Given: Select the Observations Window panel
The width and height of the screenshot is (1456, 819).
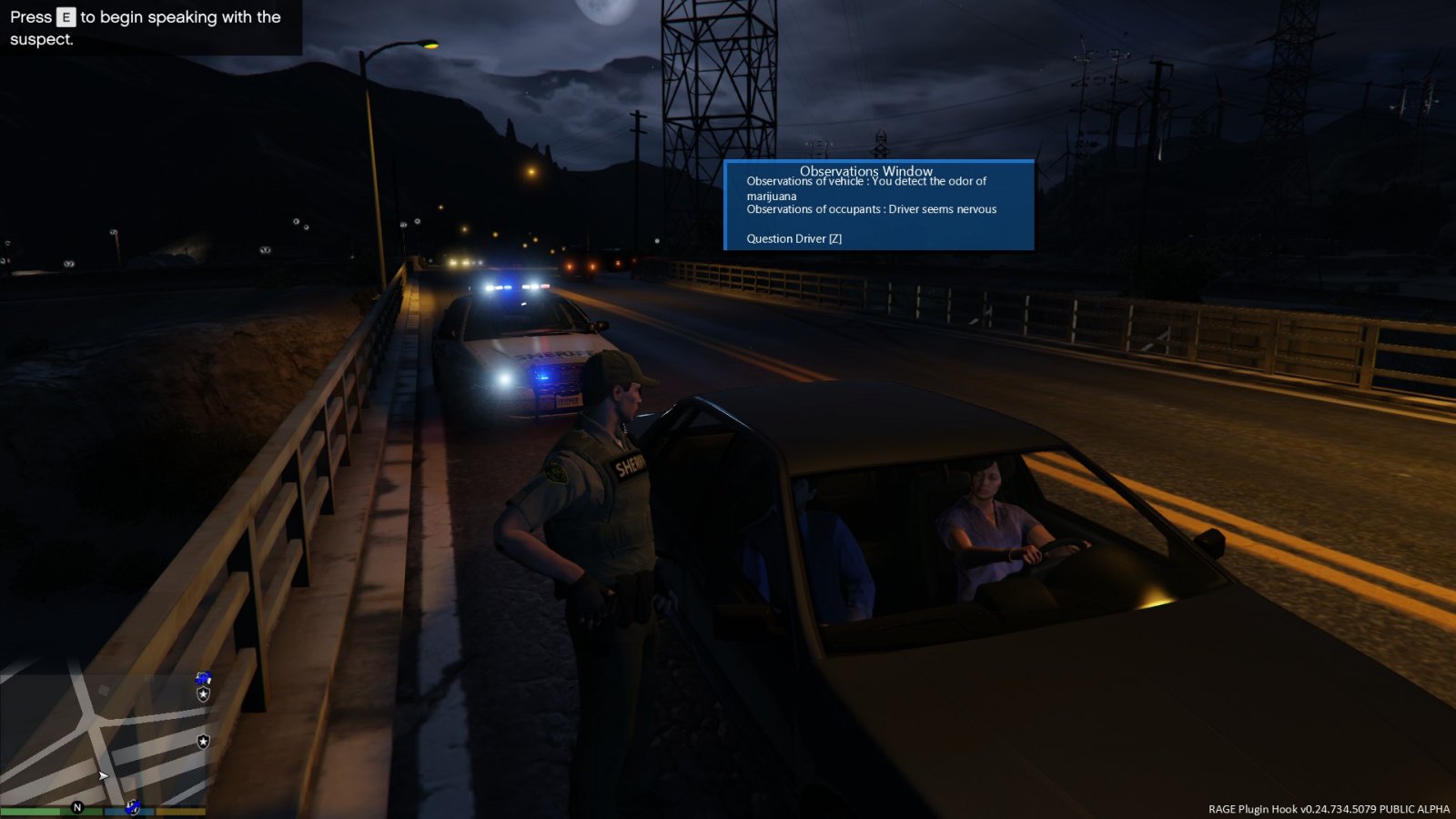Looking at the screenshot, I should coord(878,205).
